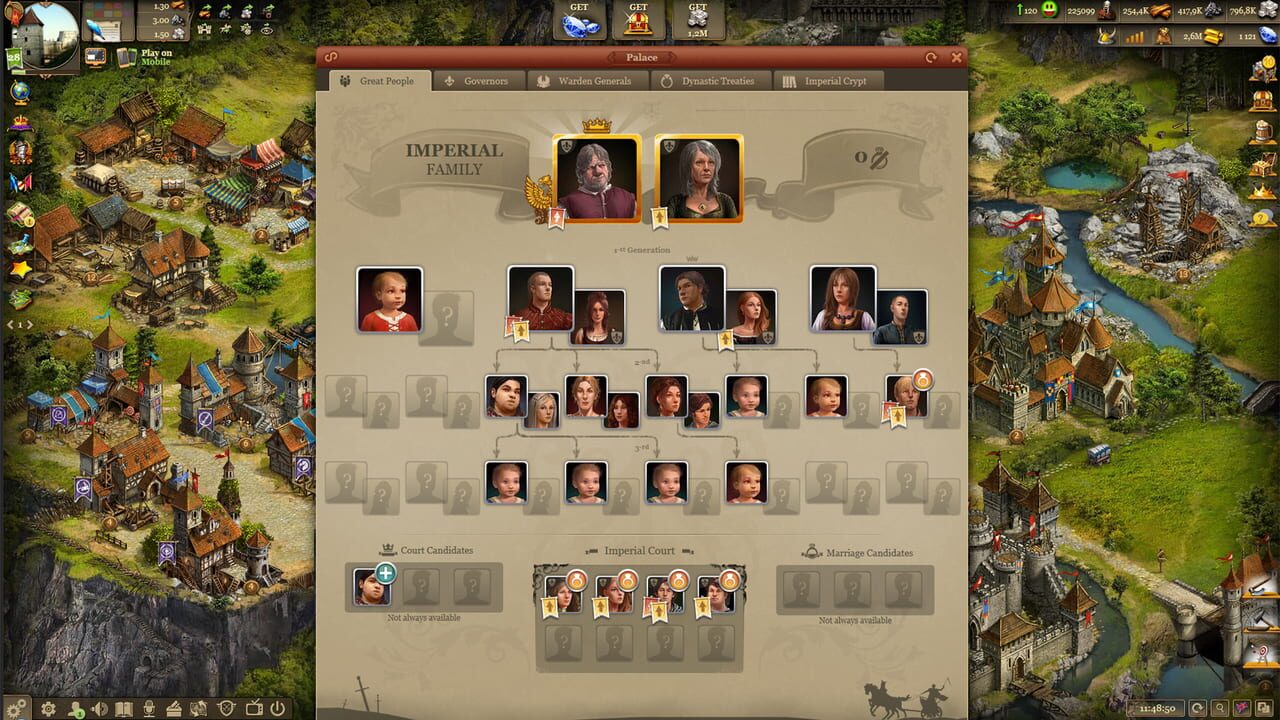1280x720 pixels.
Task: Add a Court Candidate with the green plus button
Action: point(388,571)
